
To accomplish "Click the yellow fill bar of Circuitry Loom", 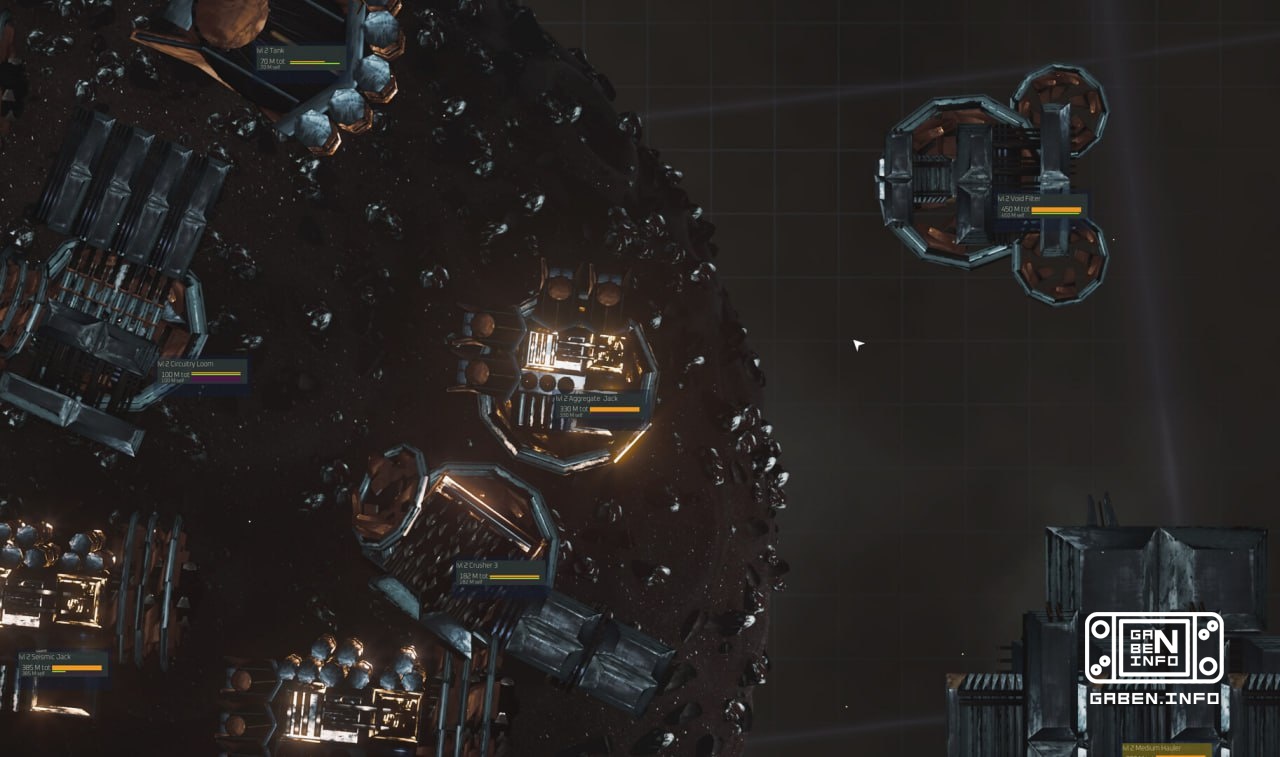I will pos(217,374).
